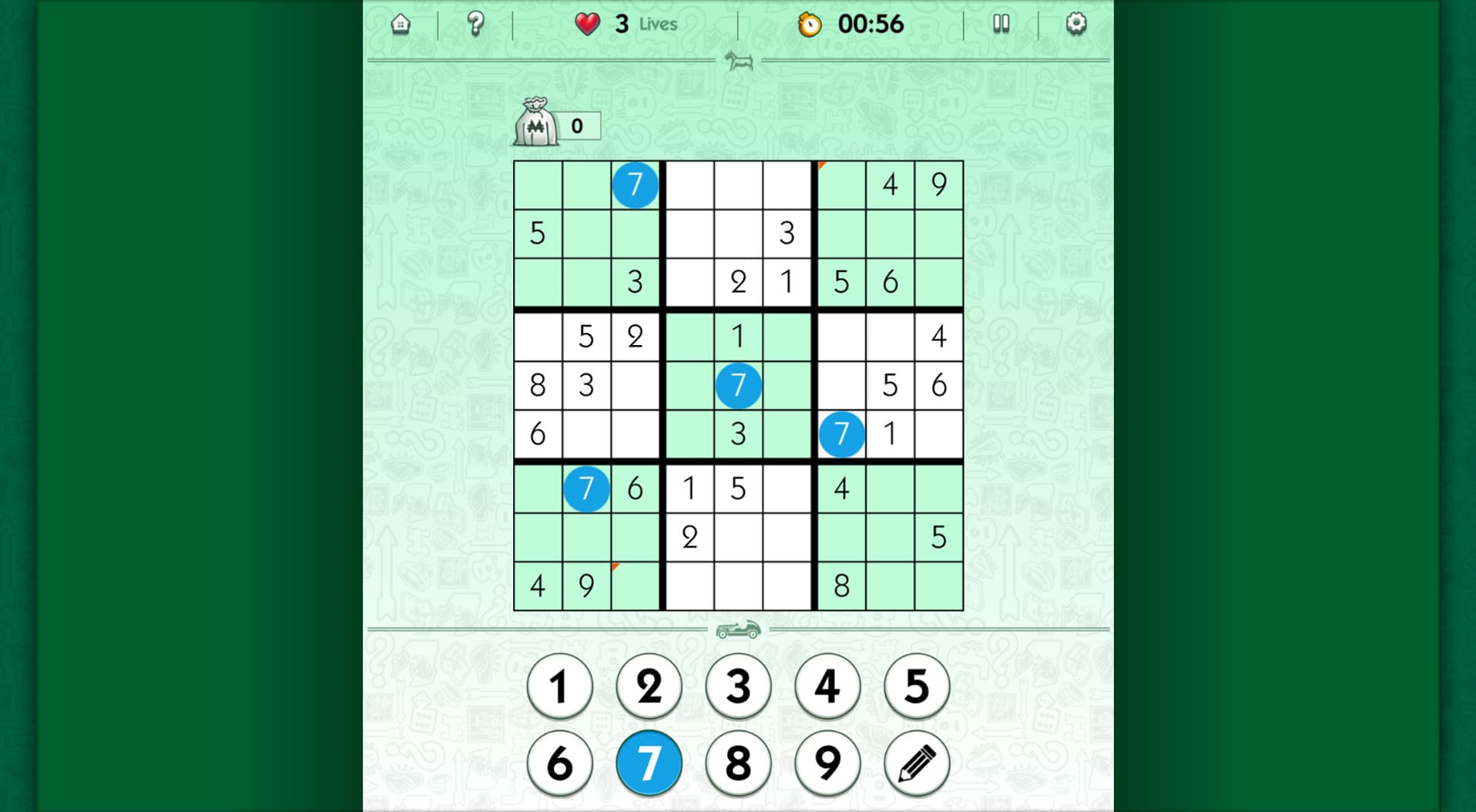Click the blue 7 in the center cell
Screen dimensions: 1476x812
pos(739,384)
